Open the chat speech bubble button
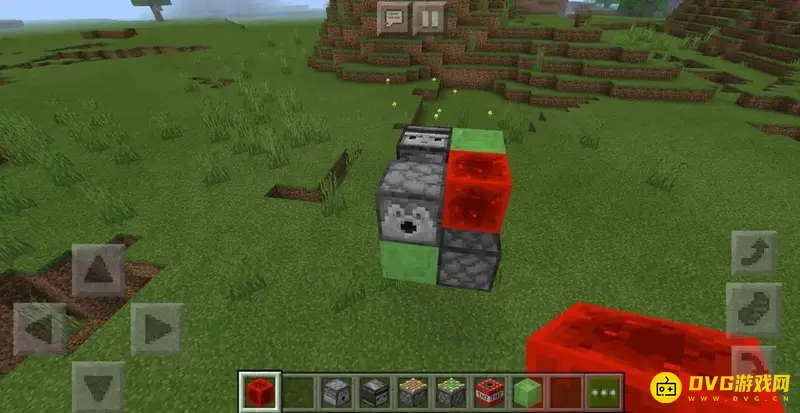This screenshot has height=413, width=800. pyautogui.click(x=394, y=17)
